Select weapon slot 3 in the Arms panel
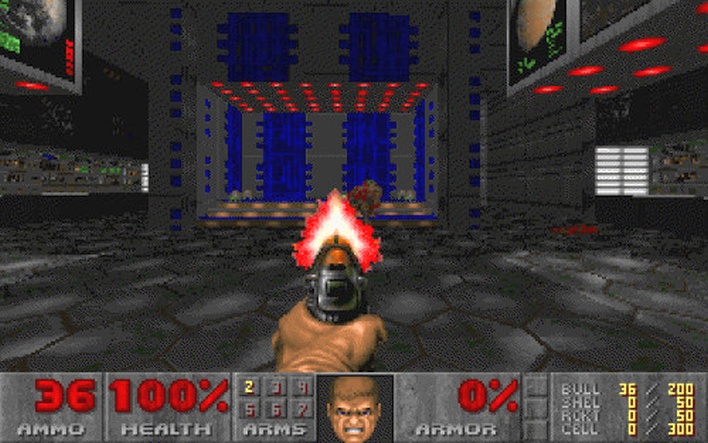This screenshot has height=443, width=708. (x=275, y=387)
